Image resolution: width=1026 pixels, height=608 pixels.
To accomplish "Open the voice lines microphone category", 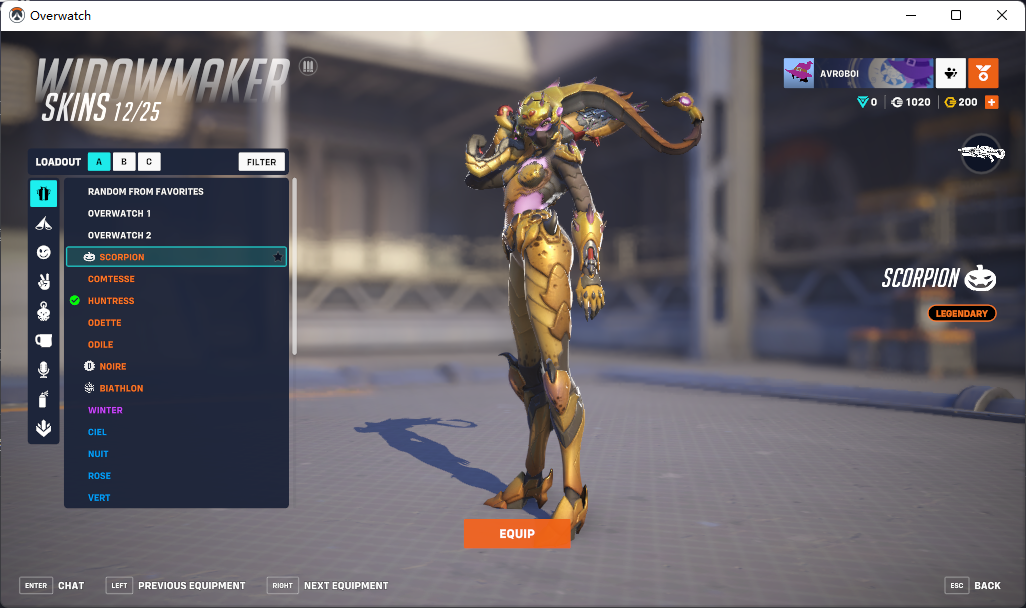I will coord(43,370).
